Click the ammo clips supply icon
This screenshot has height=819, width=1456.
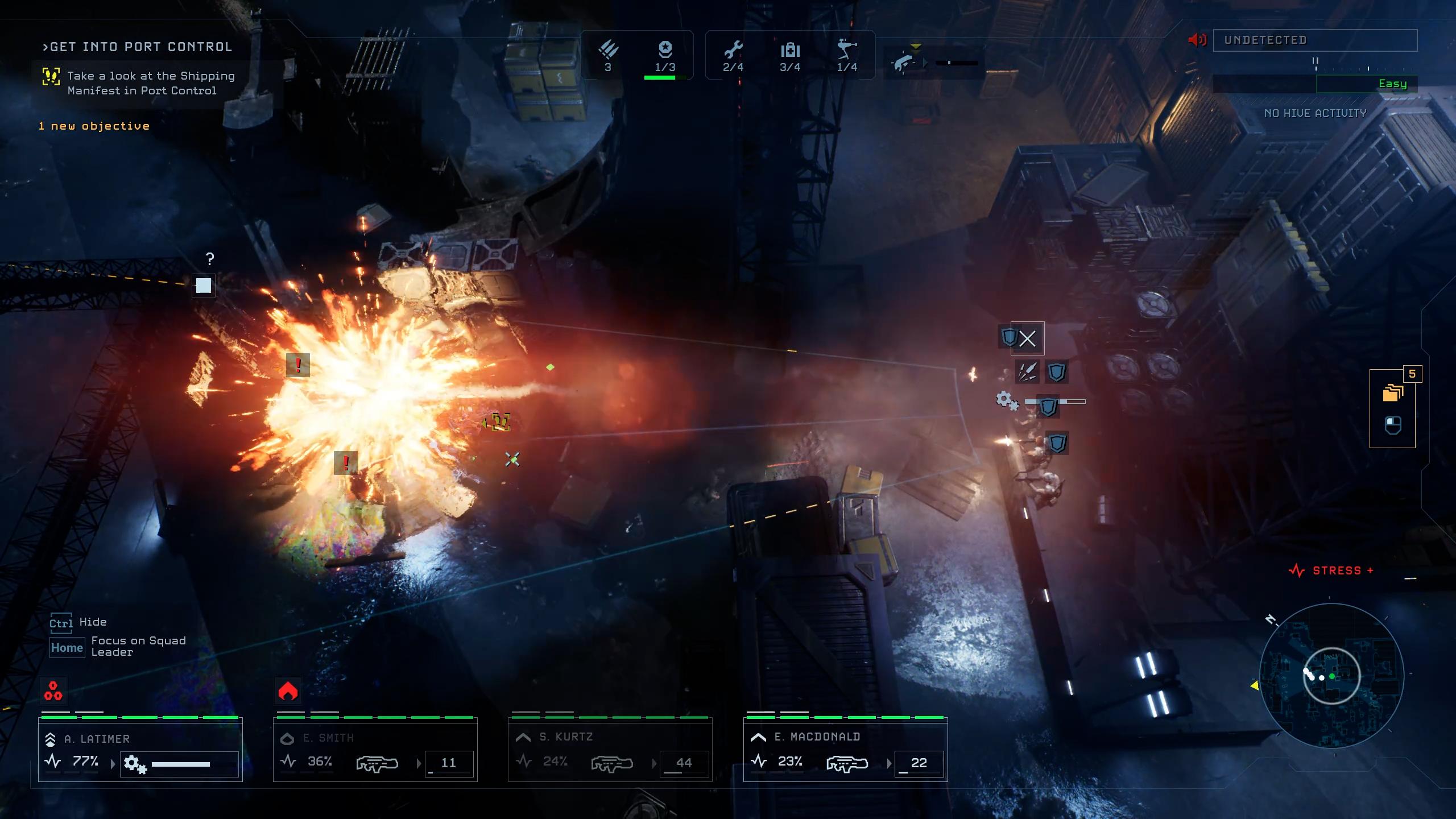tap(608, 50)
